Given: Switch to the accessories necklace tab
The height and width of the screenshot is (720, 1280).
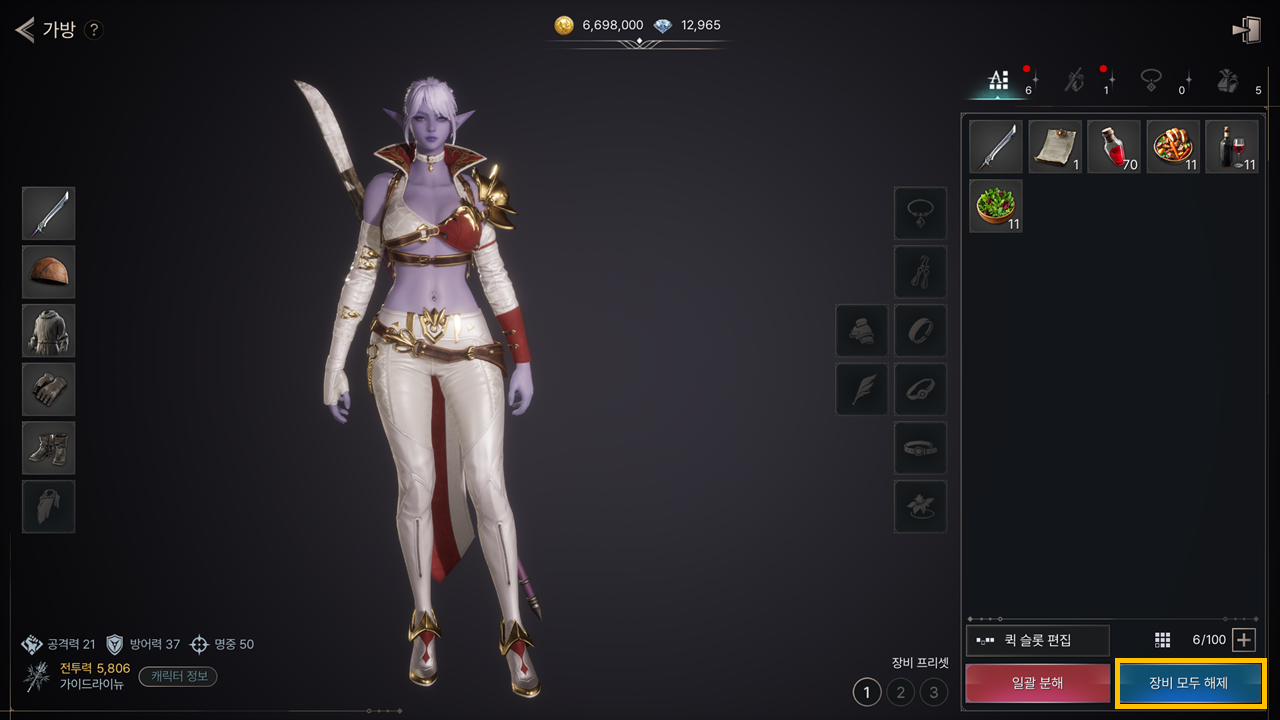Looking at the screenshot, I should pos(1152,82).
